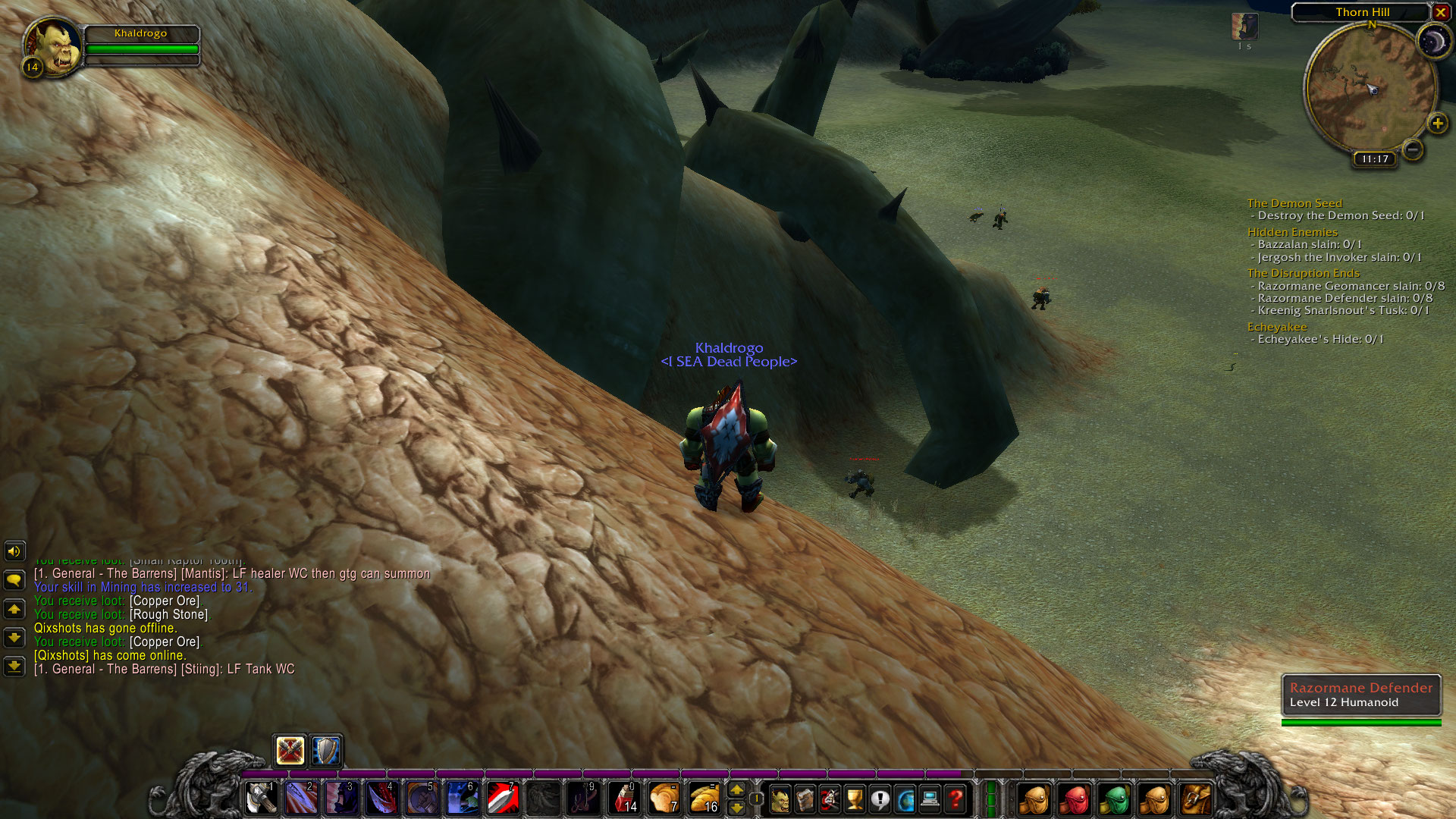Open the Talents panel
This screenshot has width=1456, height=819.
pos(830,799)
